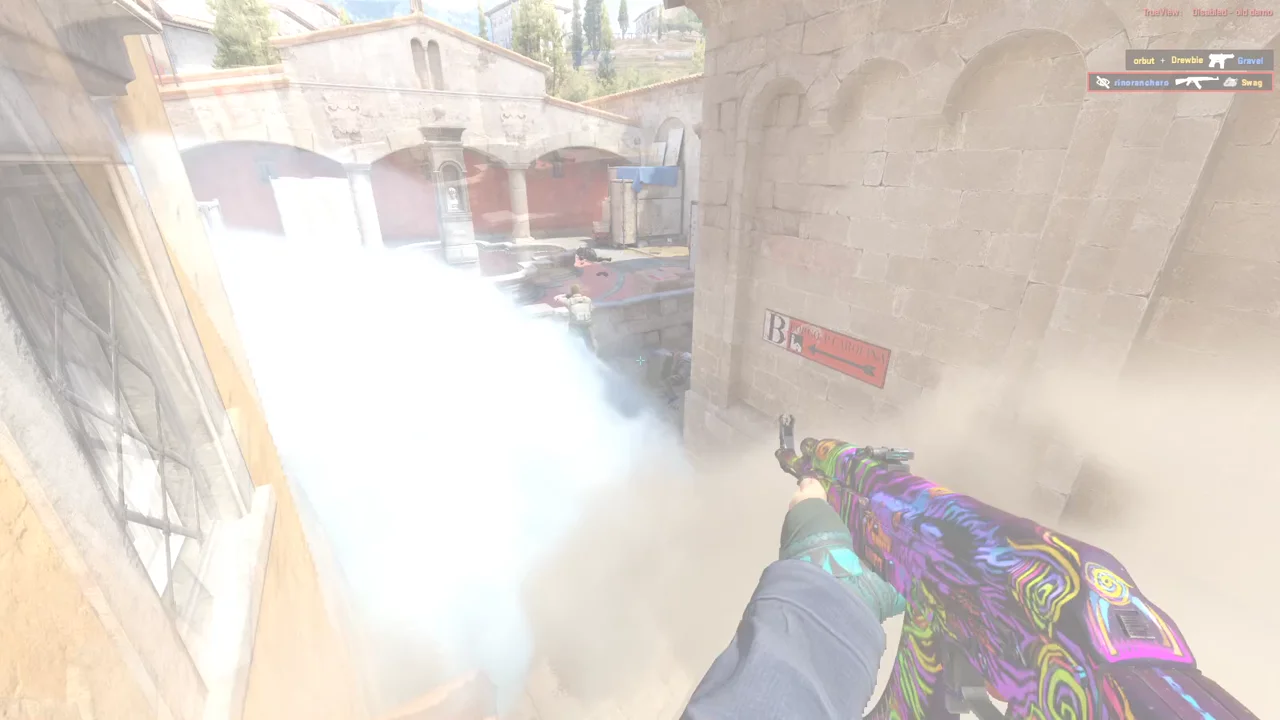Click the letter B on the Pescheria sign
The image size is (1280, 720).
(x=775, y=331)
